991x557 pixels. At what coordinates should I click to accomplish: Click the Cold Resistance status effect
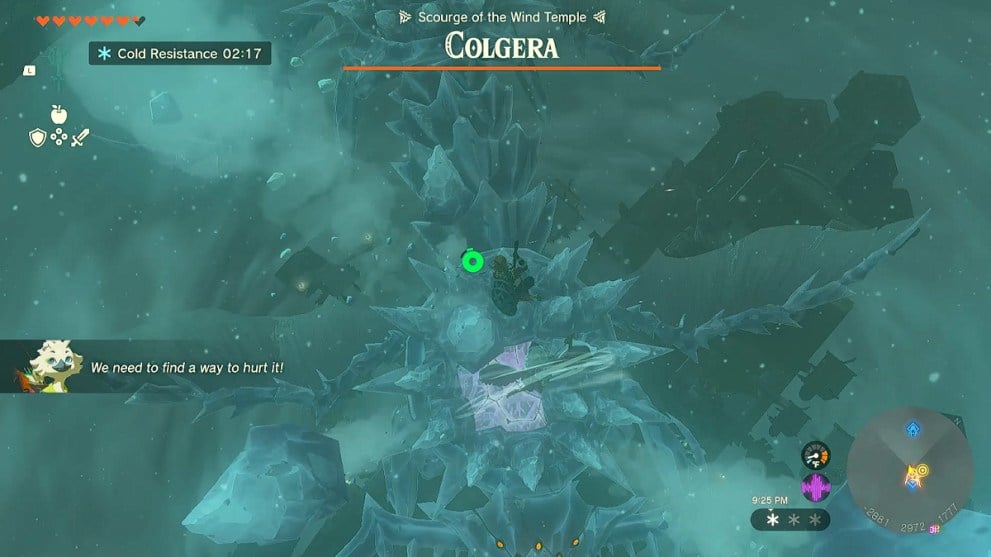tap(179, 53)
